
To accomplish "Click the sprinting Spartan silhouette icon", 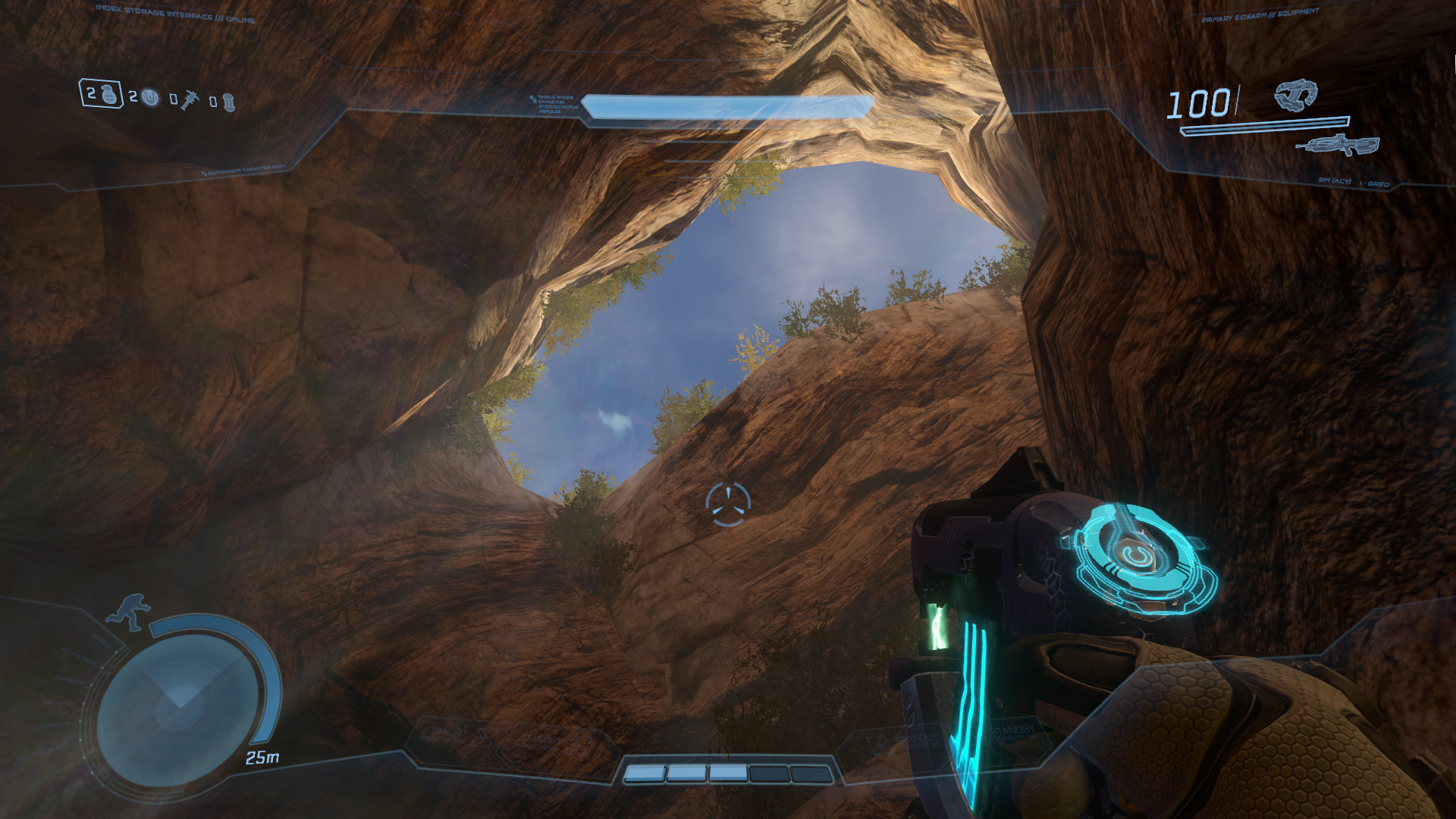I will tap(130, 612).
